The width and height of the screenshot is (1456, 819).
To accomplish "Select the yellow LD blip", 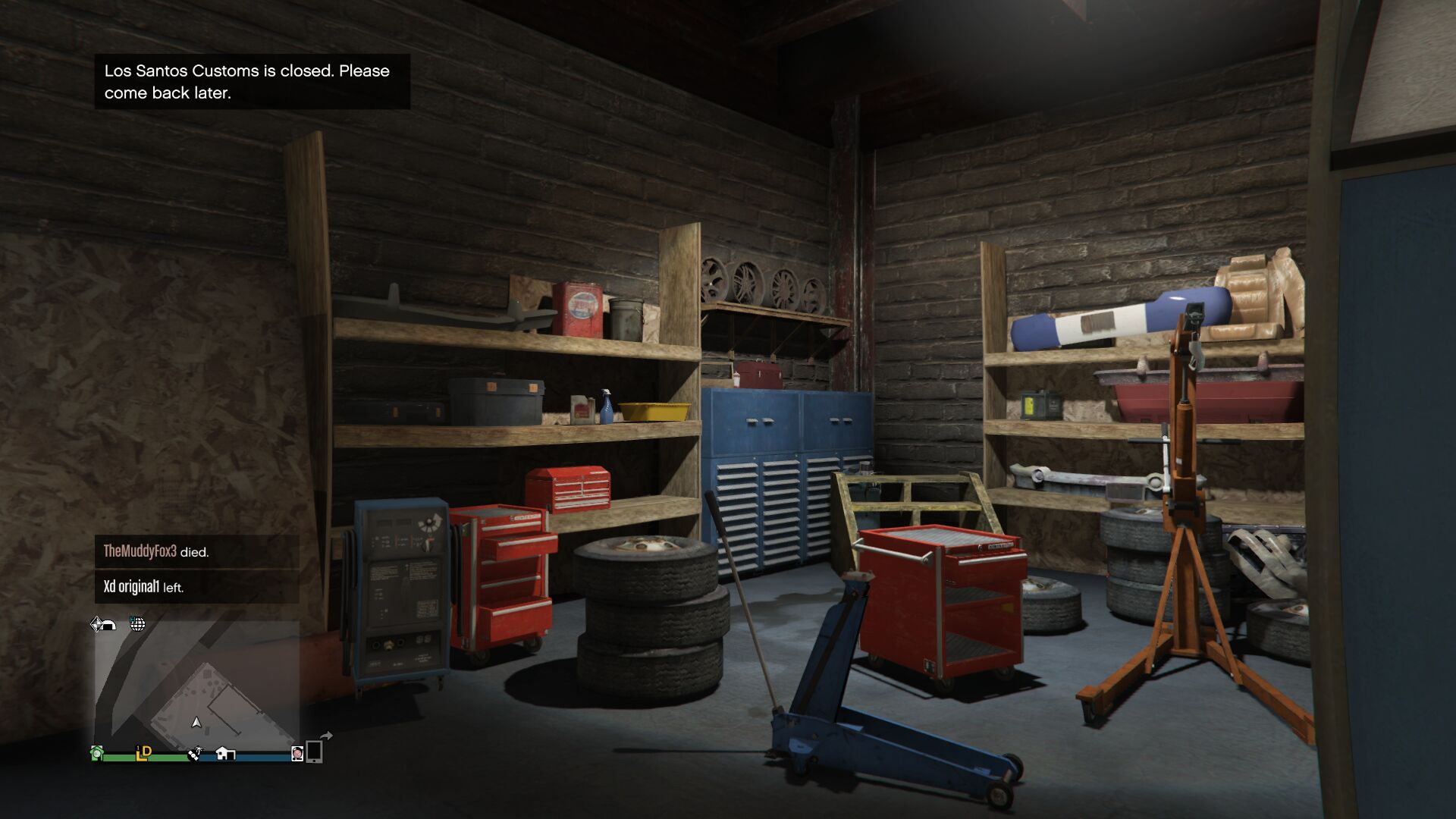I will [143, 752].
